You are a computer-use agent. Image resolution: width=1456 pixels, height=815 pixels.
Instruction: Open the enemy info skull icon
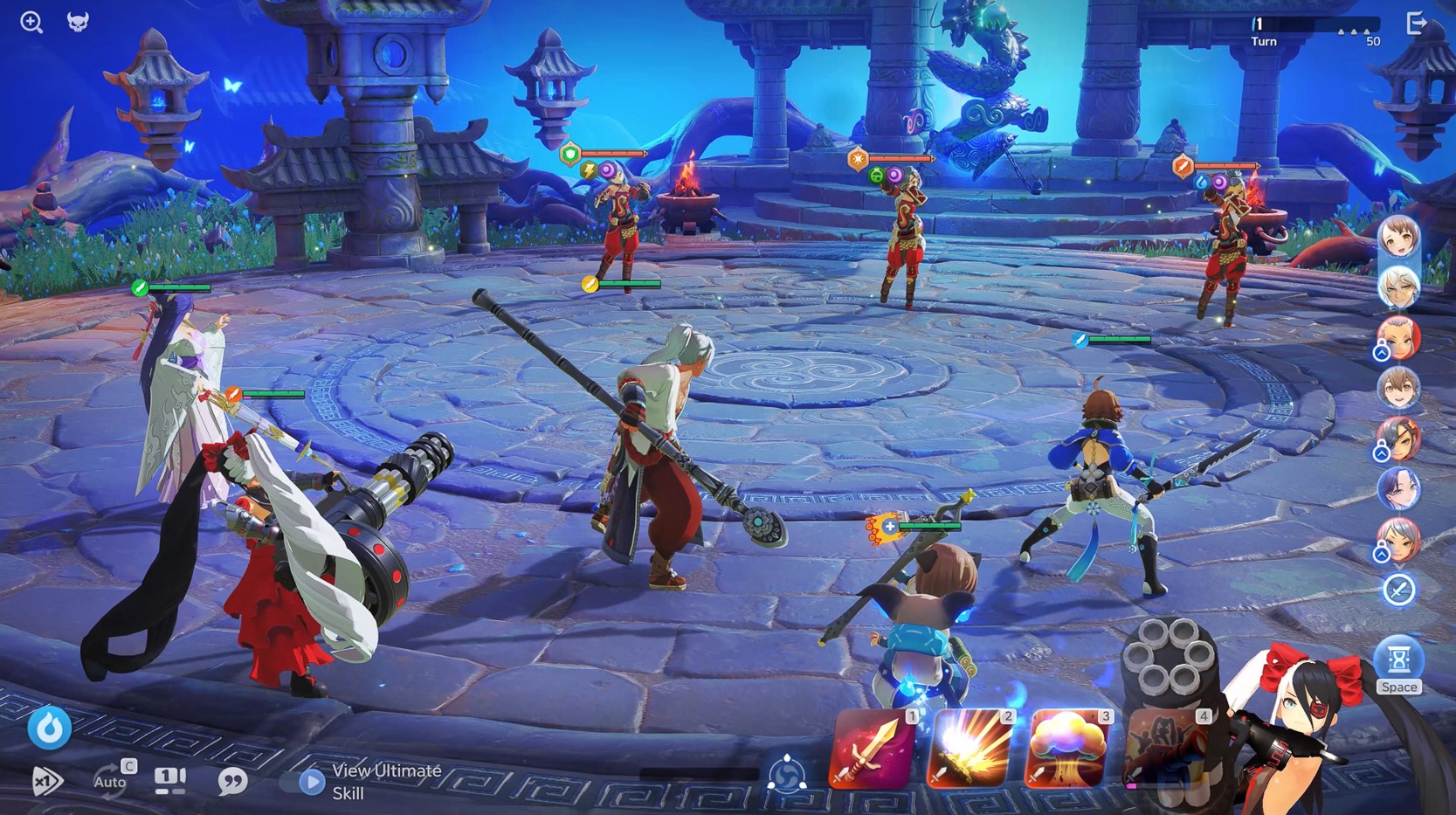pos(78,22)
